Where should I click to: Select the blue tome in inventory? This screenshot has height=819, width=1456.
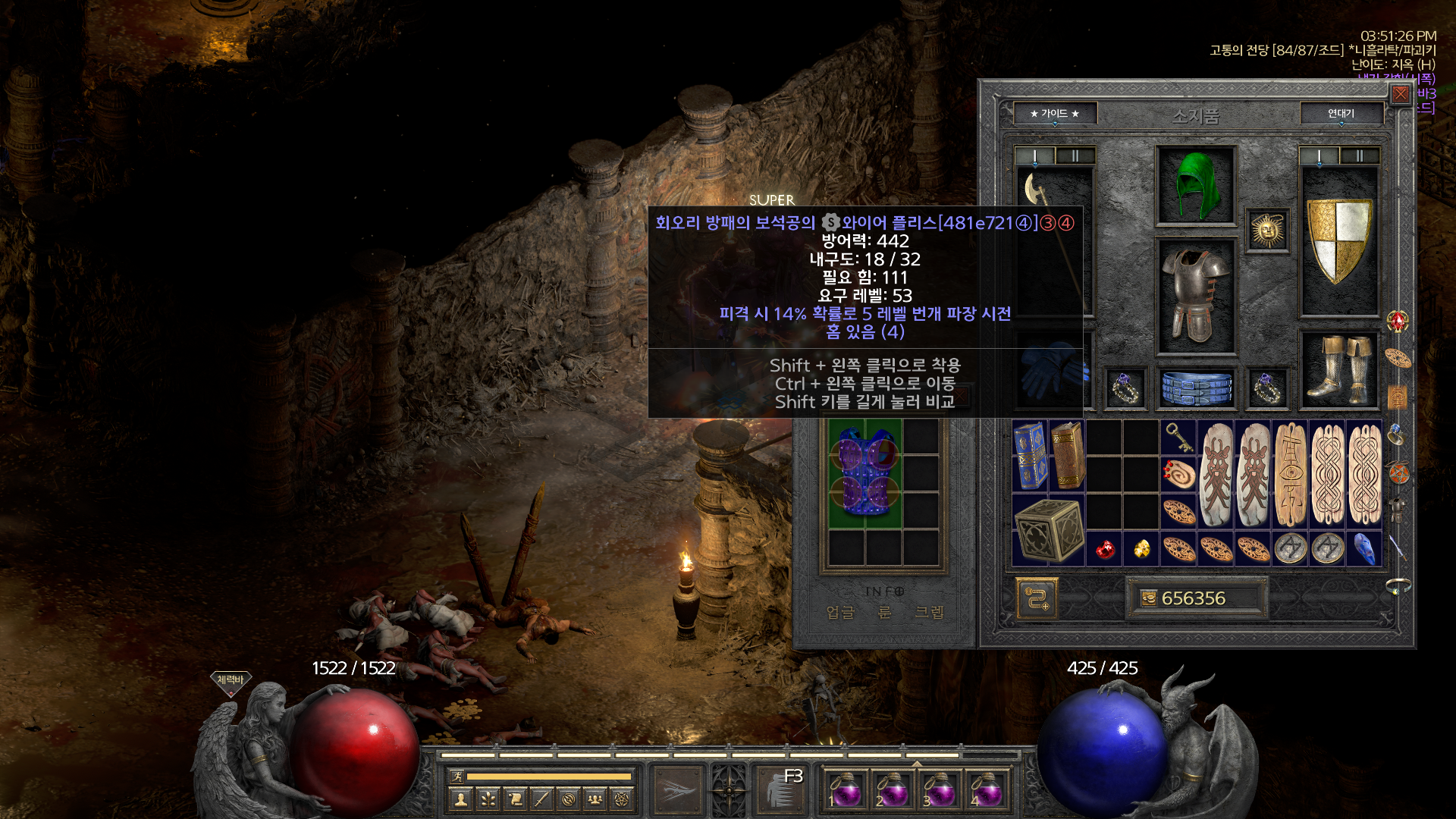pos(1029,456)
